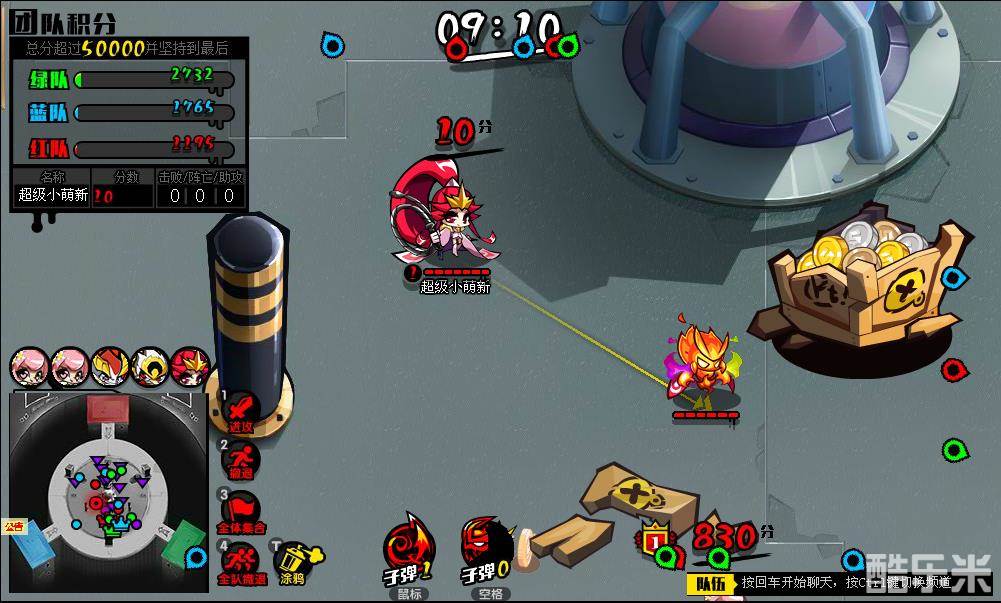Screen dimensions: 1001x603
Task: Choose the 撤退 retreat command icon
Action: pyautogui.click(x=241, y=460)
